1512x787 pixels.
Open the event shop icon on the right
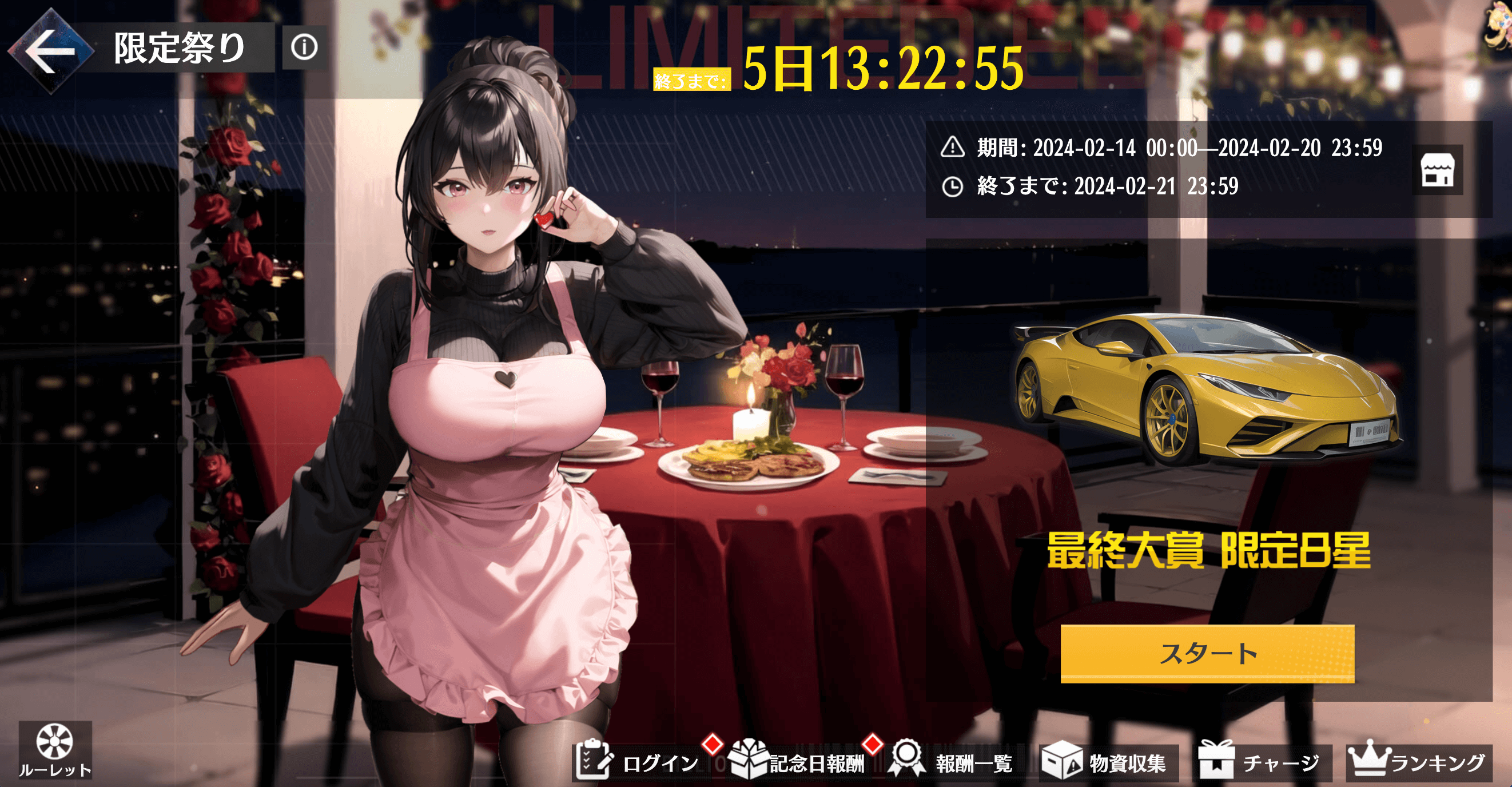[1438, 171]
